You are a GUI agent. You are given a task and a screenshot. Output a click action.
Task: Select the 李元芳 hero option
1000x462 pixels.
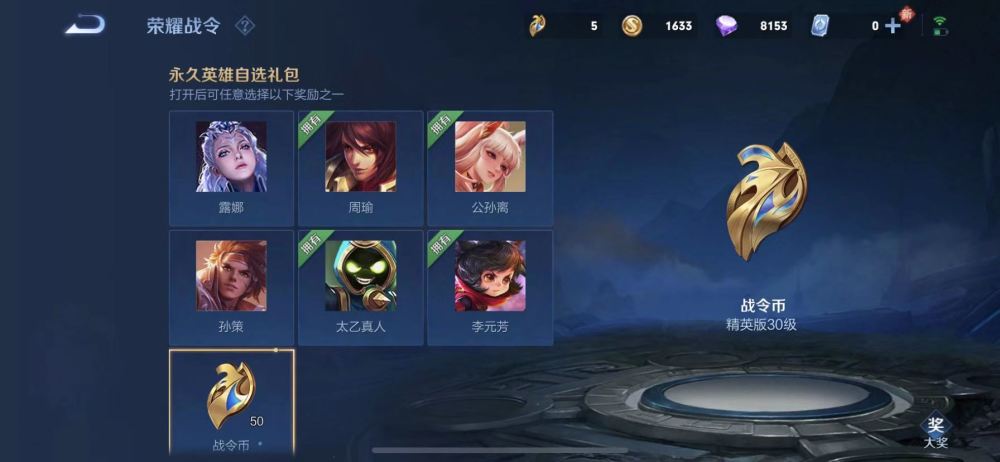[x=490, y=287]
